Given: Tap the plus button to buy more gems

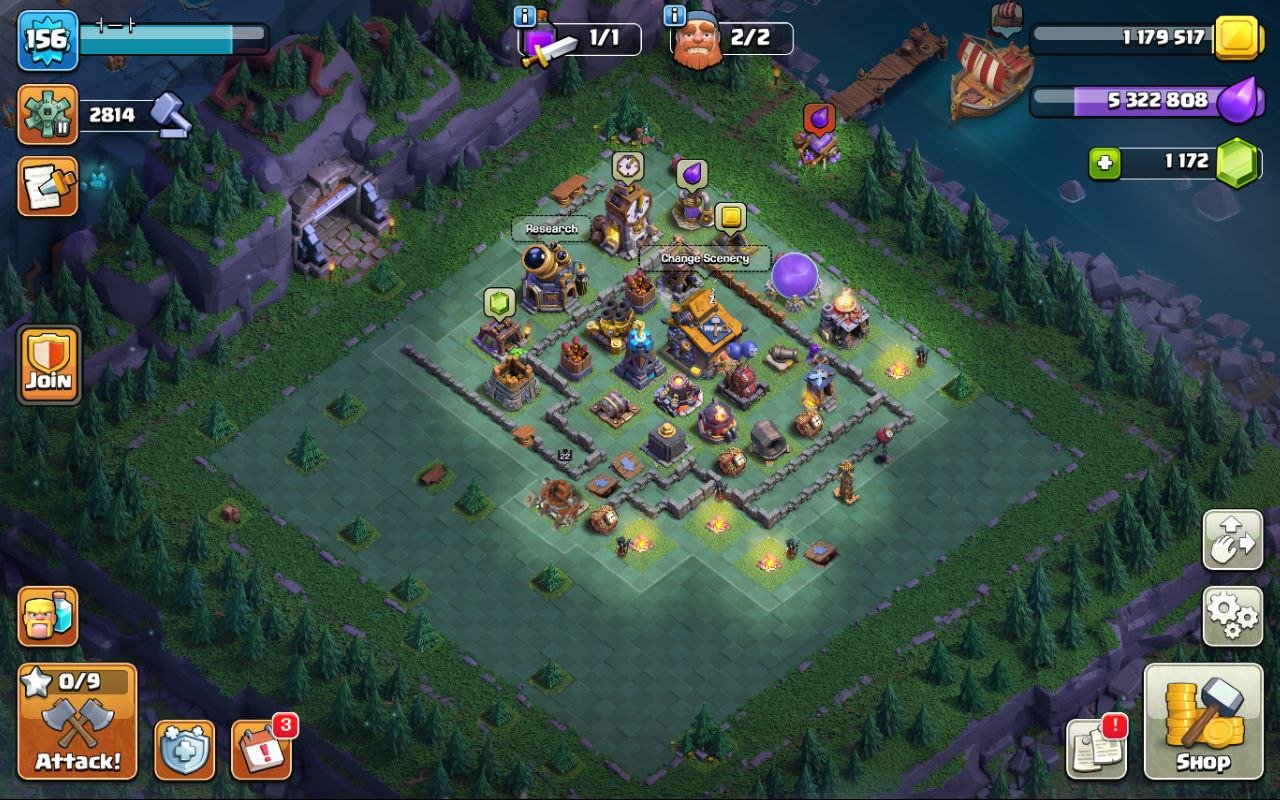Looking at the screenshot, I should click(x=1106, y=161).
